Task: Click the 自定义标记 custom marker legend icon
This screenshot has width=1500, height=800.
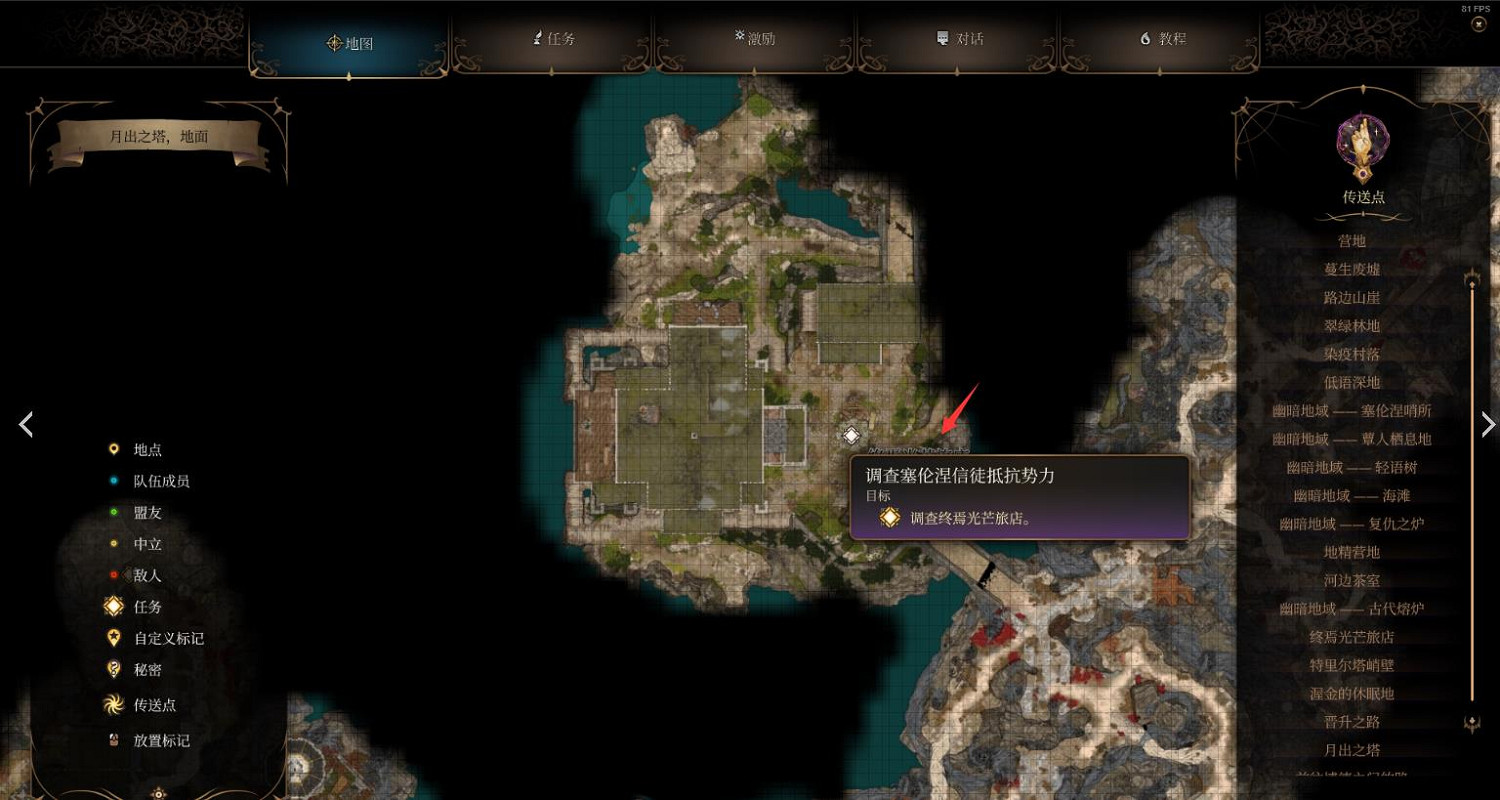Action: pos(114,637)
